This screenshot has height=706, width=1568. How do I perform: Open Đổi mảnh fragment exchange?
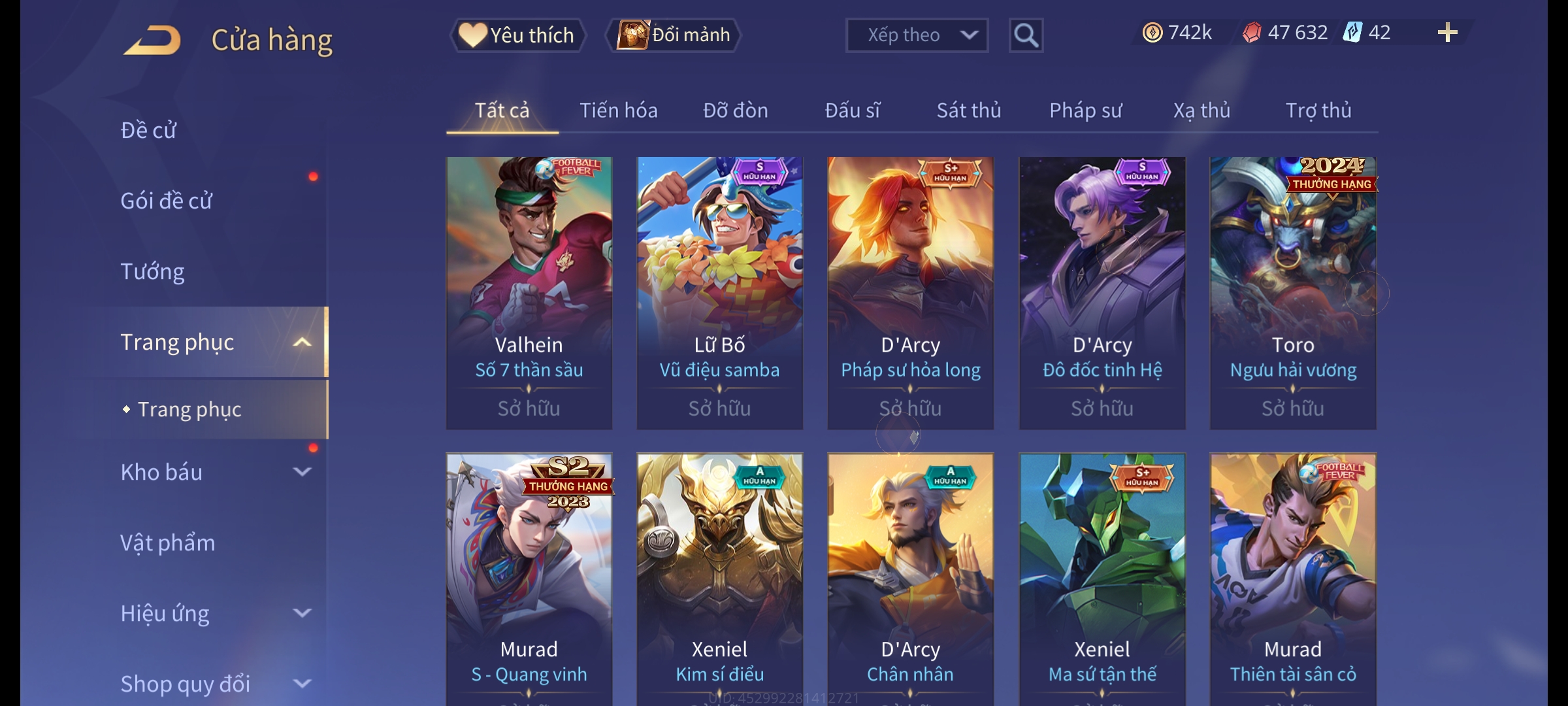(x=674, y=35)
